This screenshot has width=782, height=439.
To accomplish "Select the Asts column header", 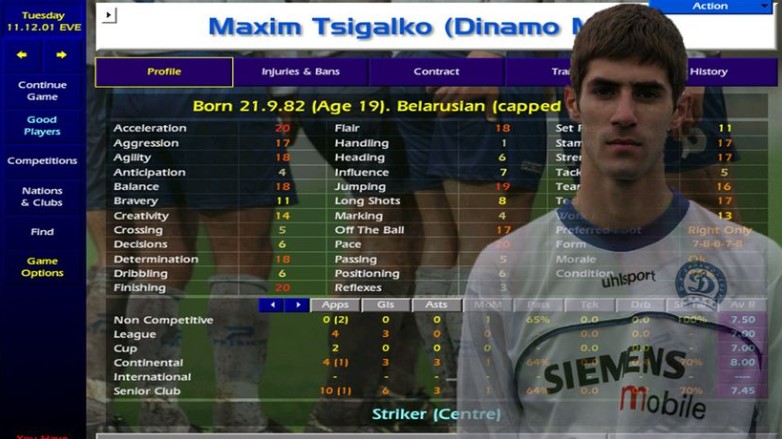I will 436,305.
